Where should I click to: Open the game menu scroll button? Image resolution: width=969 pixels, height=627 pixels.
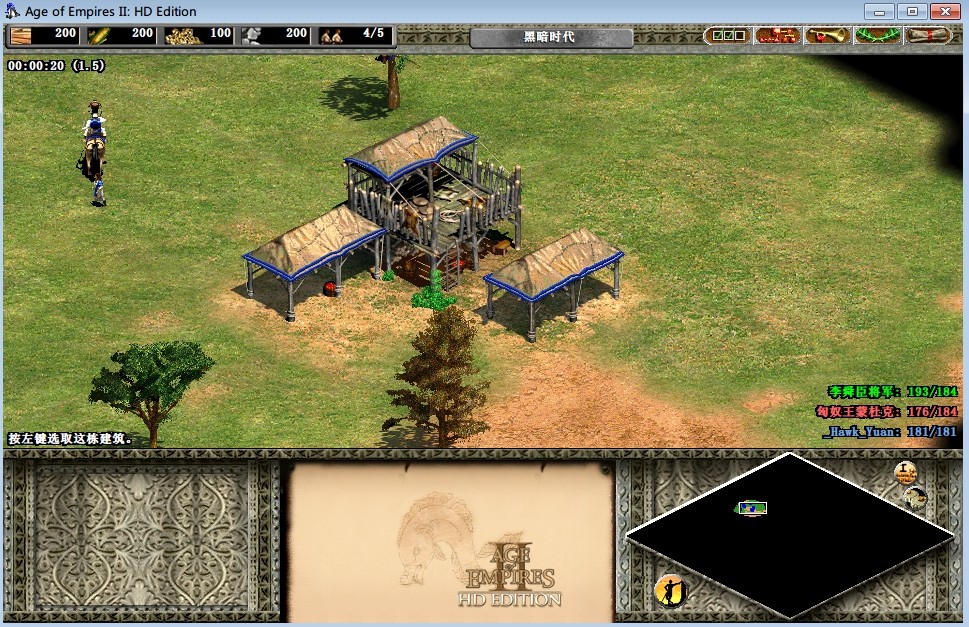pyautogui.click(x=927, y=36)
